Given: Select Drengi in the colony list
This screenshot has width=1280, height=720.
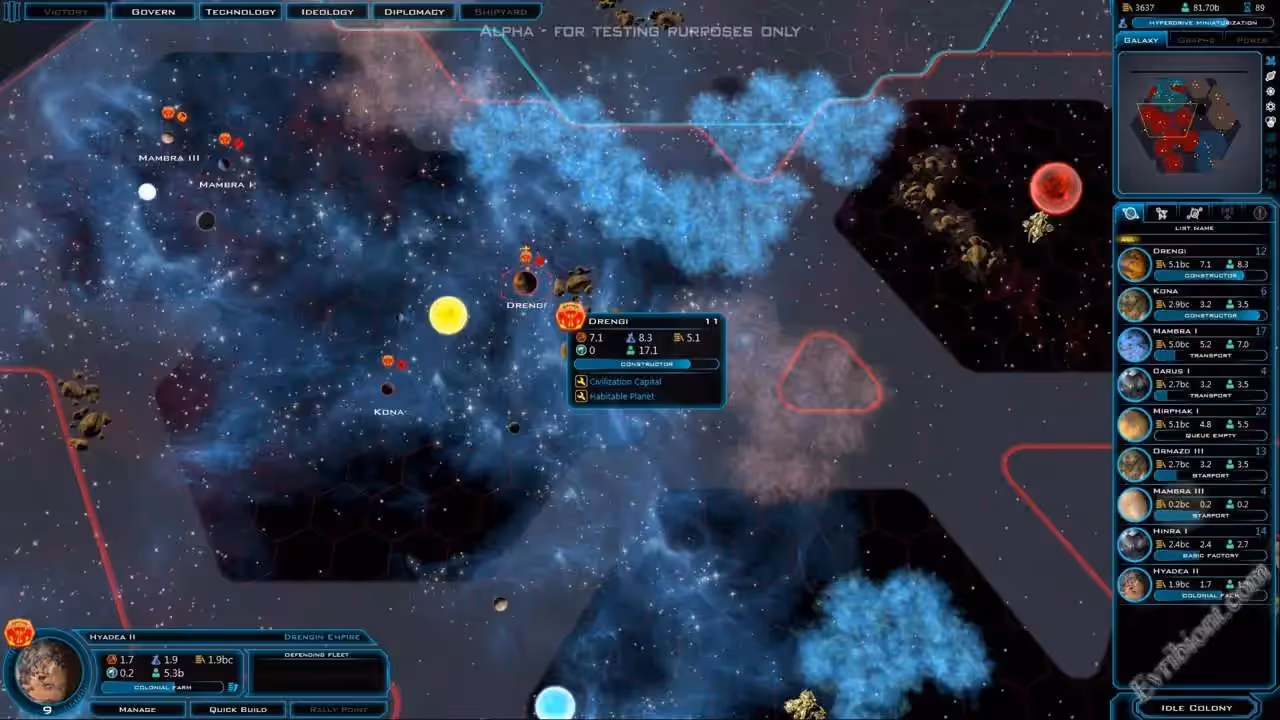Looking at the screenshot, I should pyautogui.click(x=1192, y=264).
